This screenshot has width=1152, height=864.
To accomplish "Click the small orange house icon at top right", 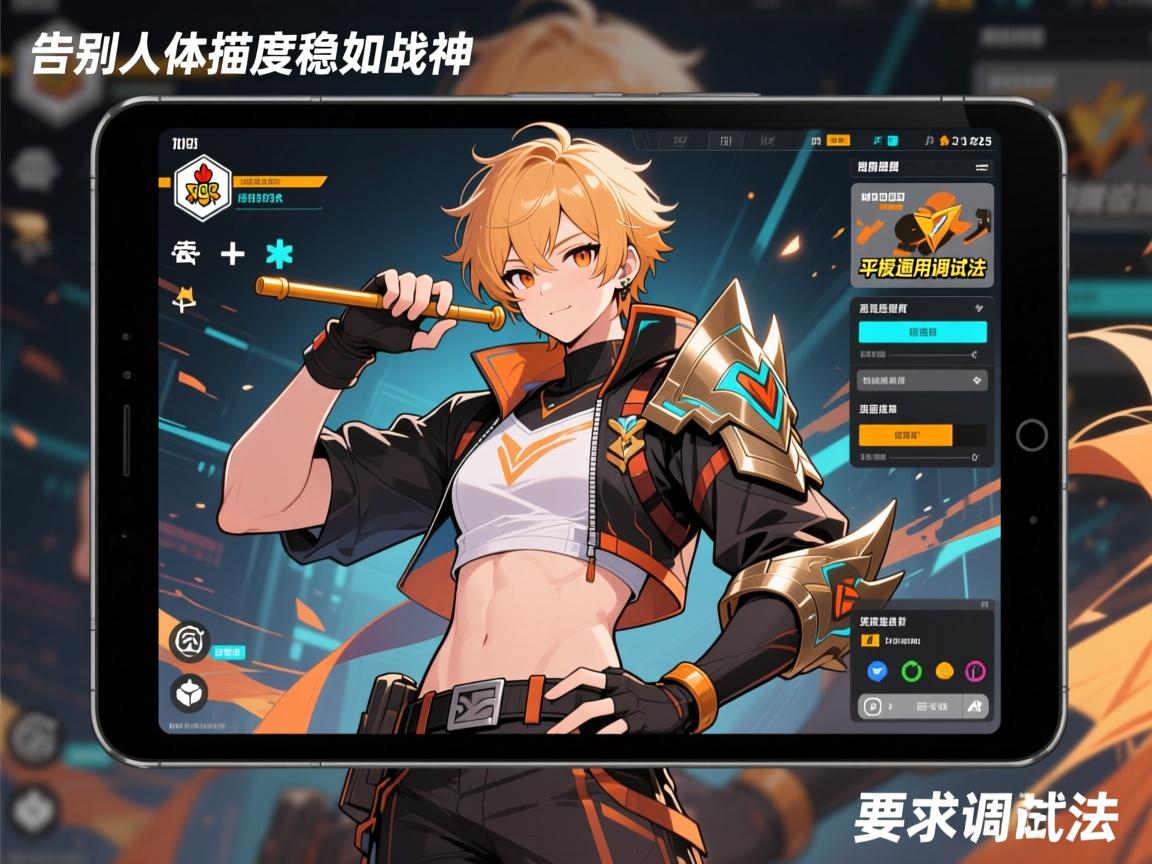I will pos(943,141).
